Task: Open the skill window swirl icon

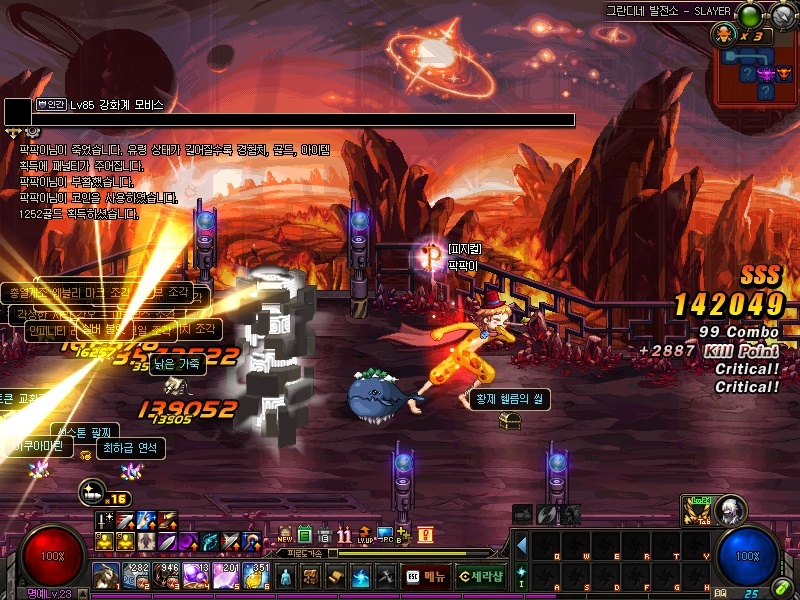Action: 361,577
